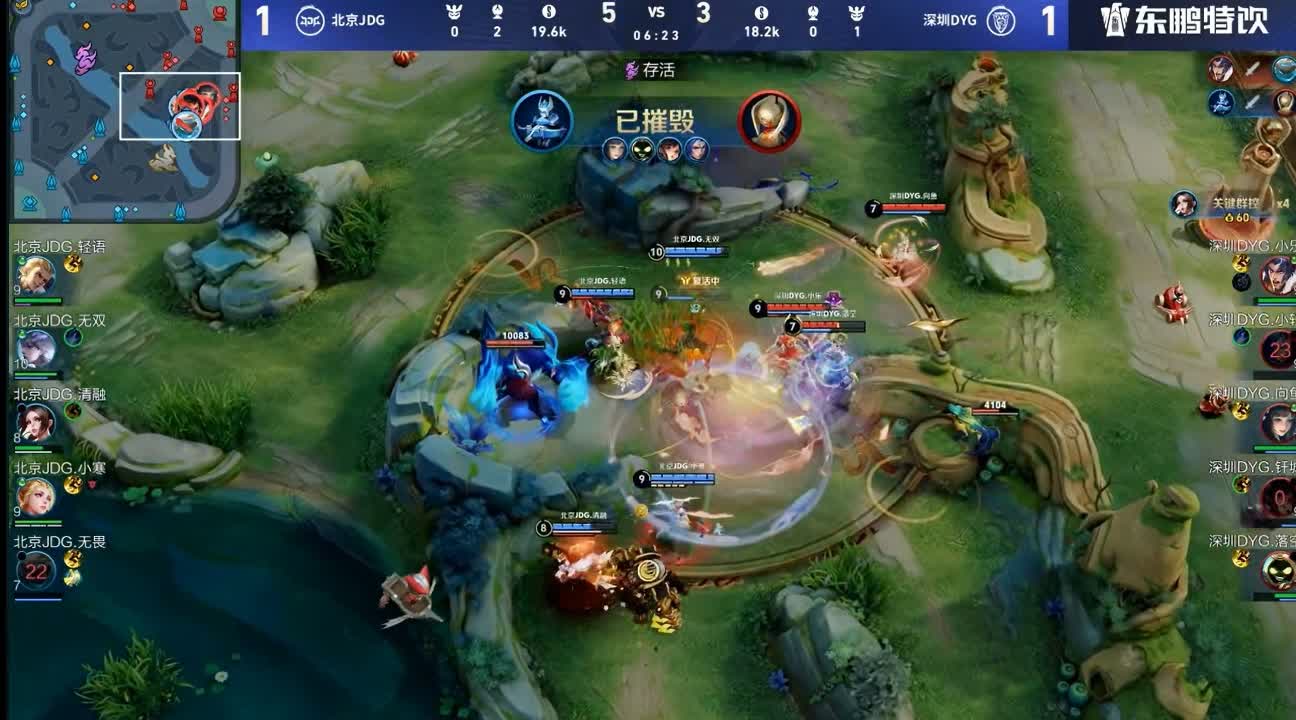Viewport: 1296px width, 720px height.
Task: Click the 深圳DYG team logo in scoreboard
Action: coord(1001,20)
